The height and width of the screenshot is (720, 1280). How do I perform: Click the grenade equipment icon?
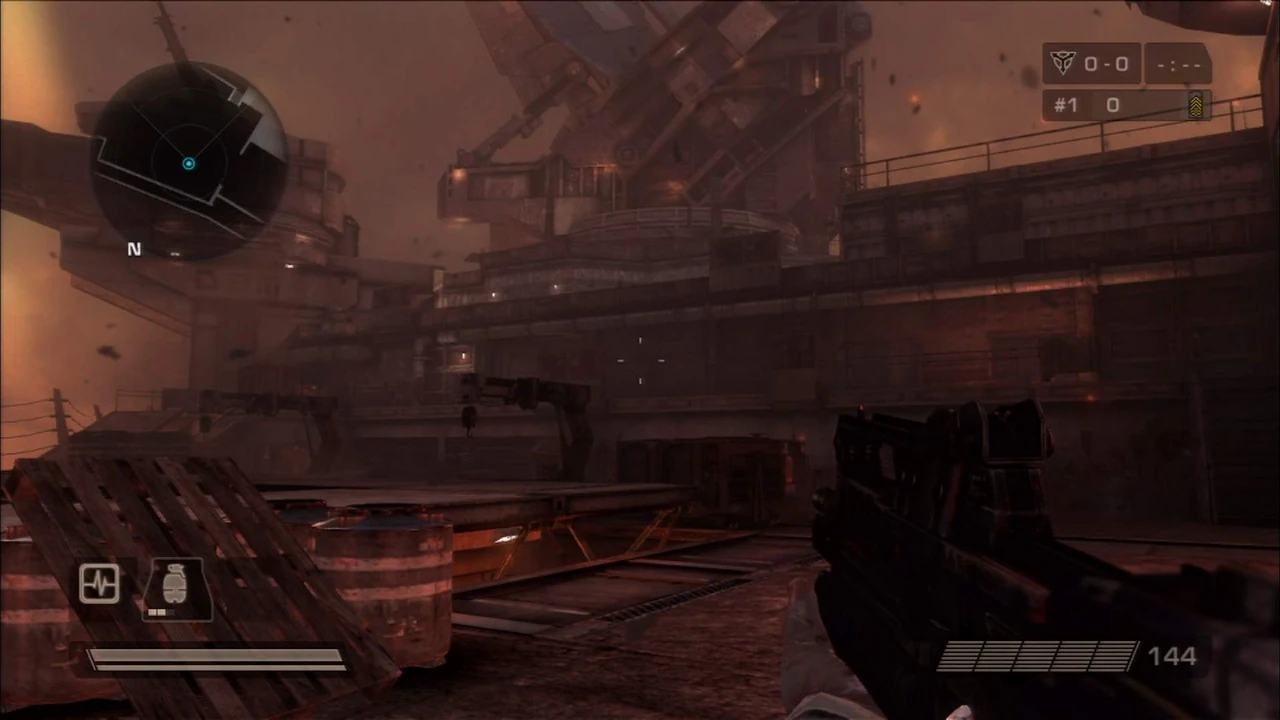pyautogui.click(x=175, y=583)
